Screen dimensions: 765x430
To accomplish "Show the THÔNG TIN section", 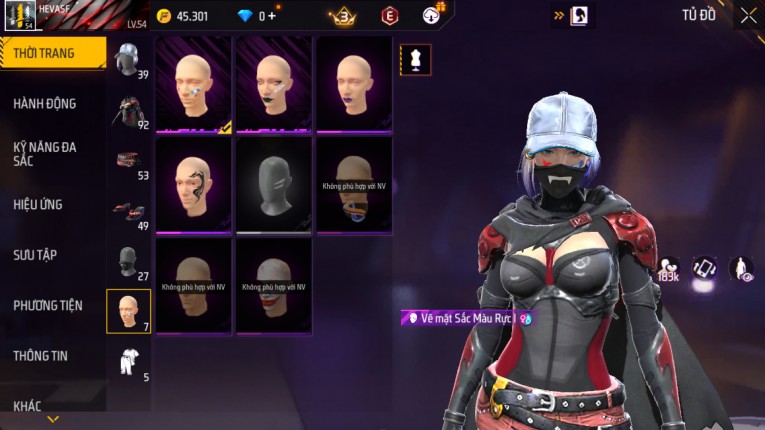I will coord(41,355).
